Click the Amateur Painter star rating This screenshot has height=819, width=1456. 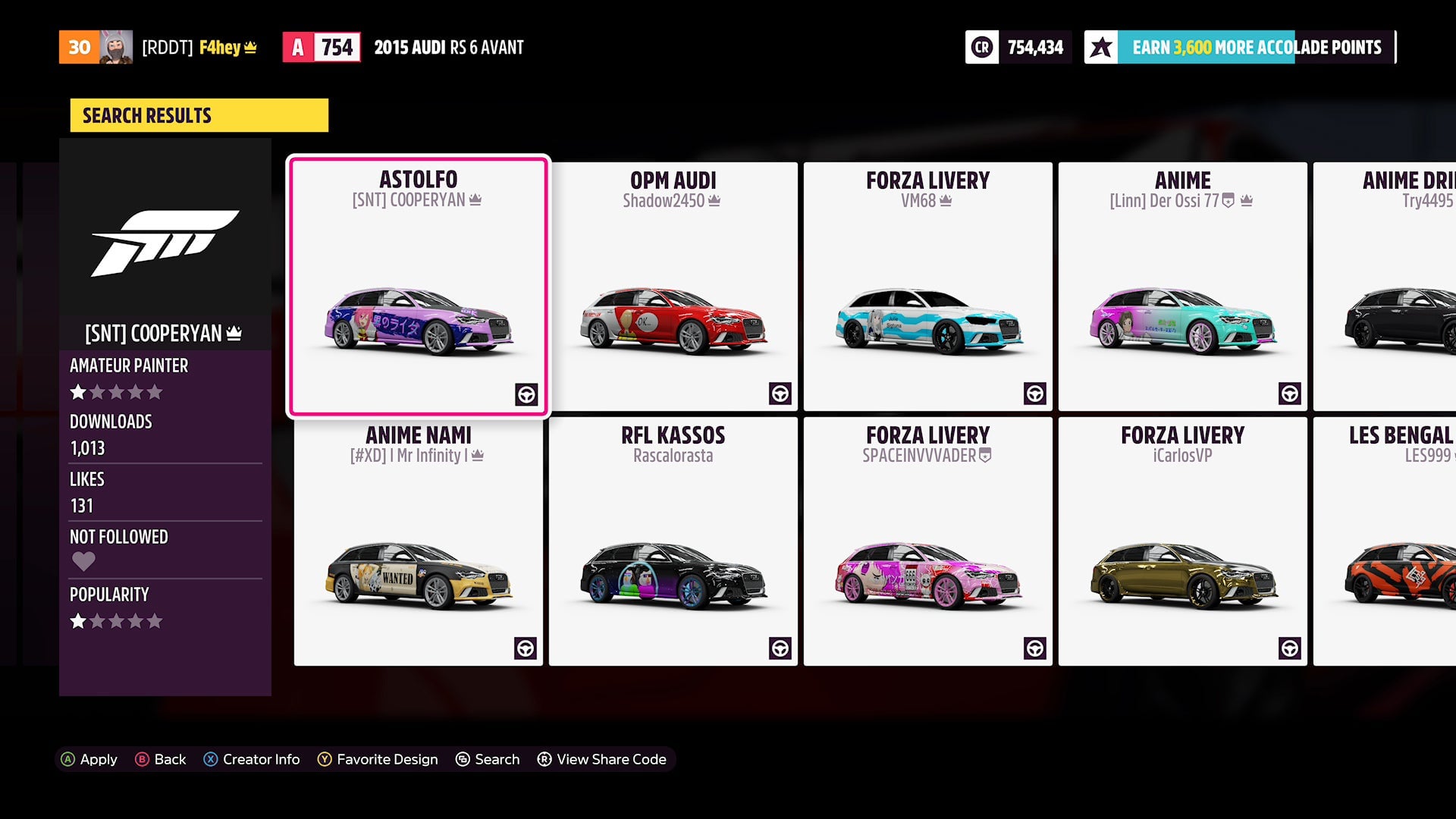click(x=117, y=391)
